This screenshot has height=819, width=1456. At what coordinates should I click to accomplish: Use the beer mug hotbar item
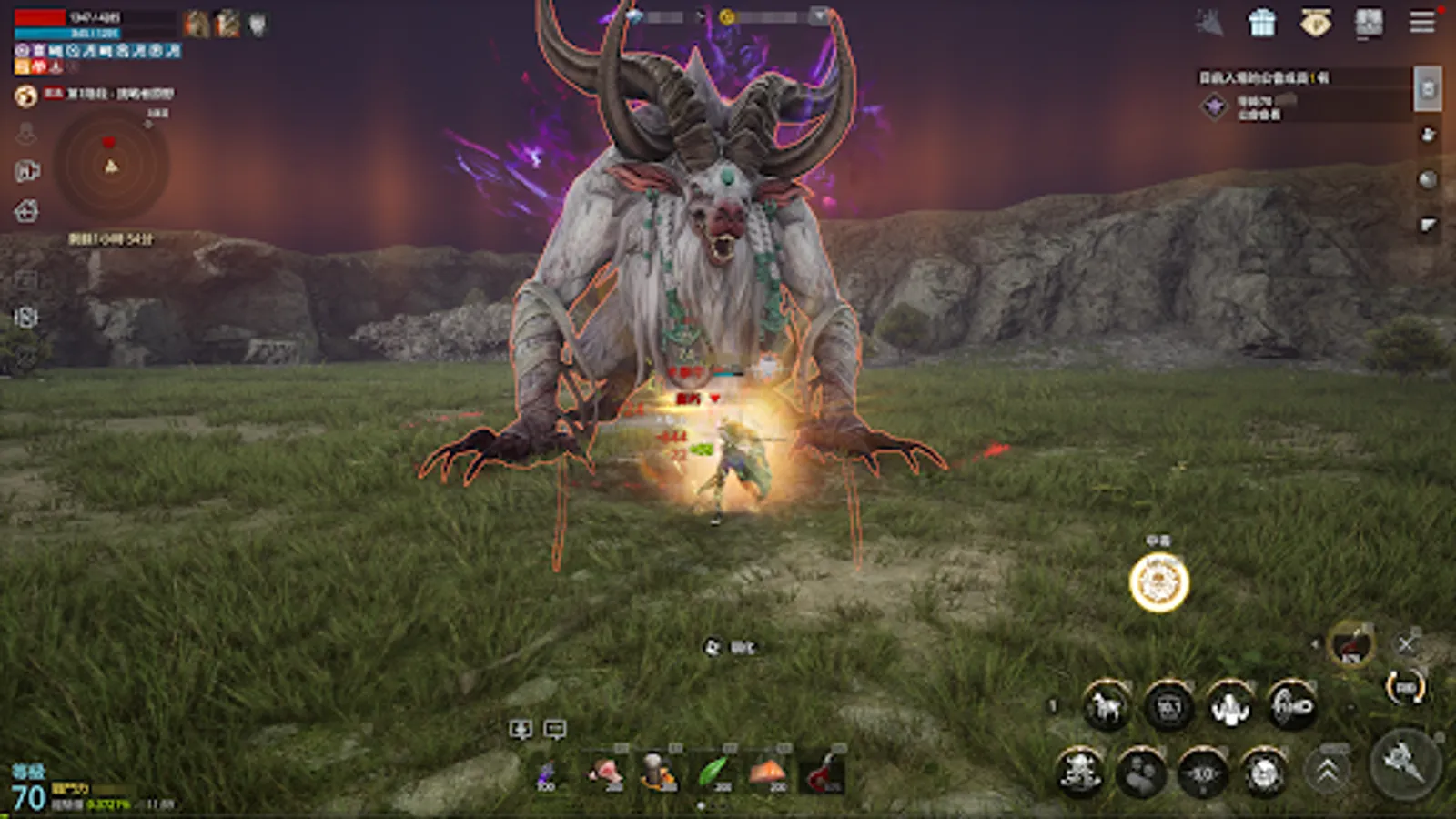[658, 772]
